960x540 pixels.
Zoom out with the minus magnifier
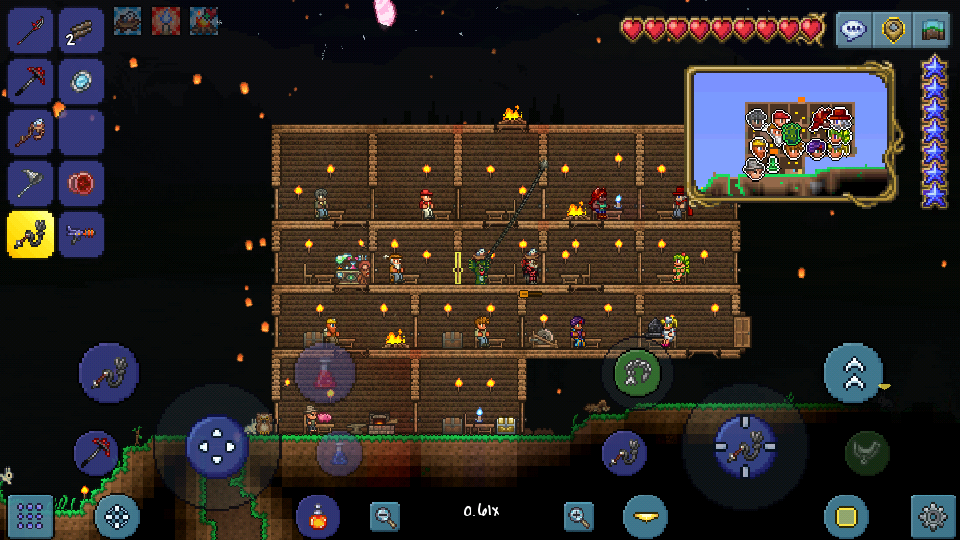pos(385,516)
